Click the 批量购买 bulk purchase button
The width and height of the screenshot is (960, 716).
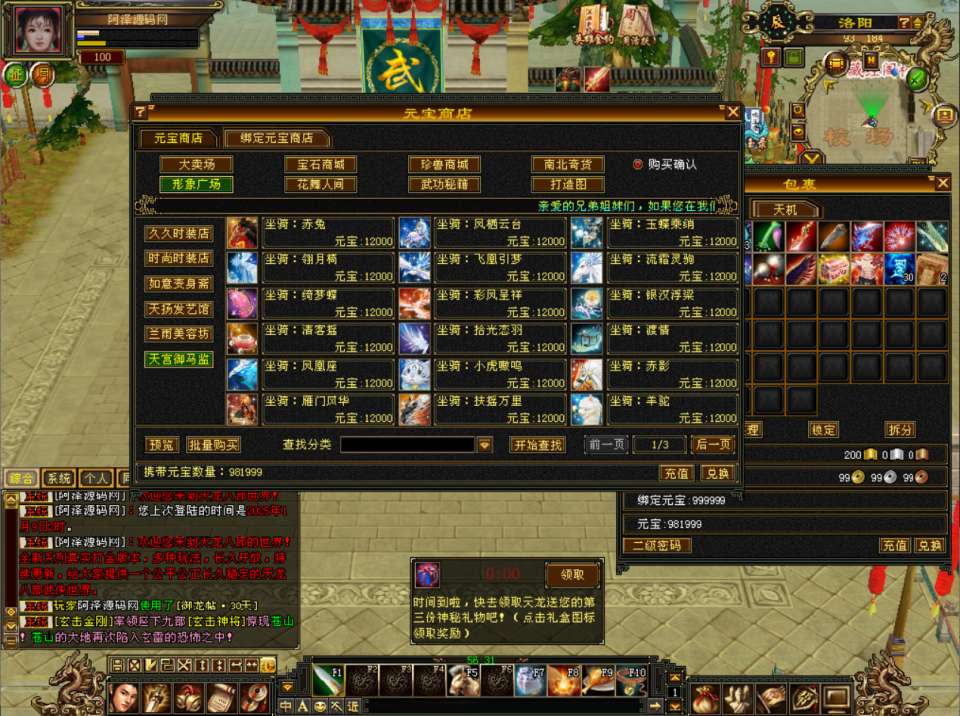pos(213,444)
